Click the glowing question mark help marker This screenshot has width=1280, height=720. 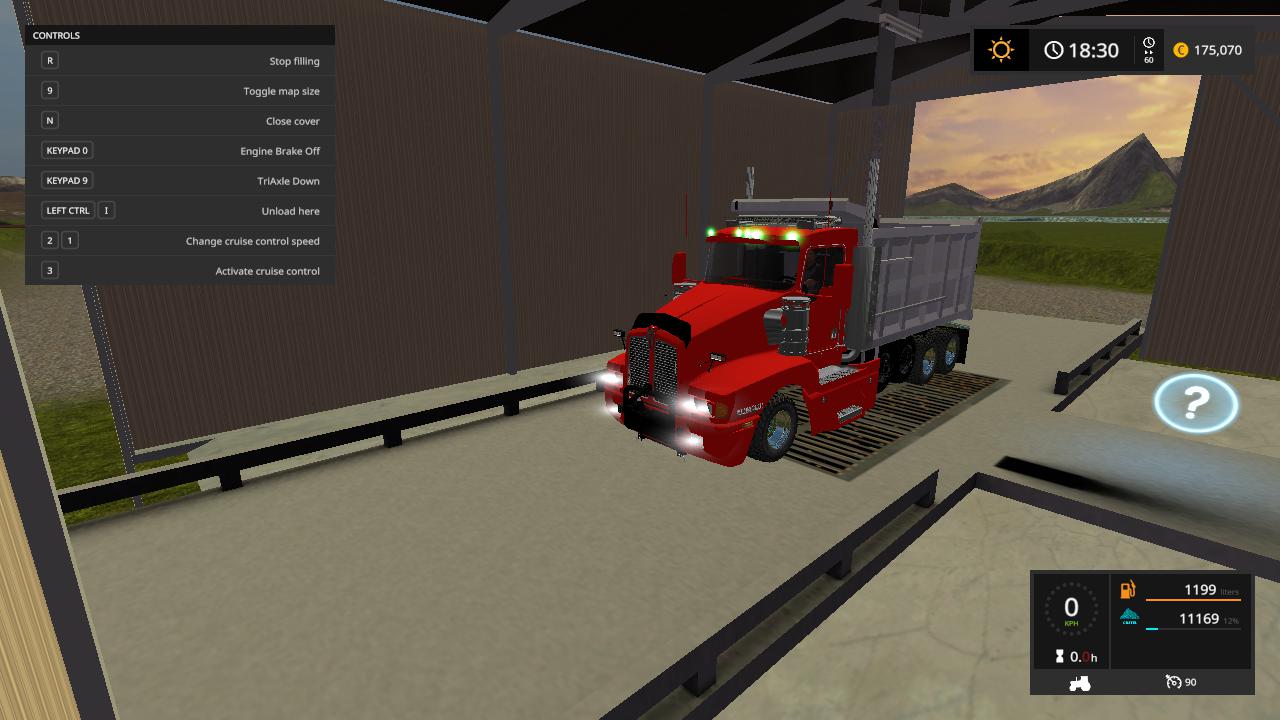[1196, 404]
